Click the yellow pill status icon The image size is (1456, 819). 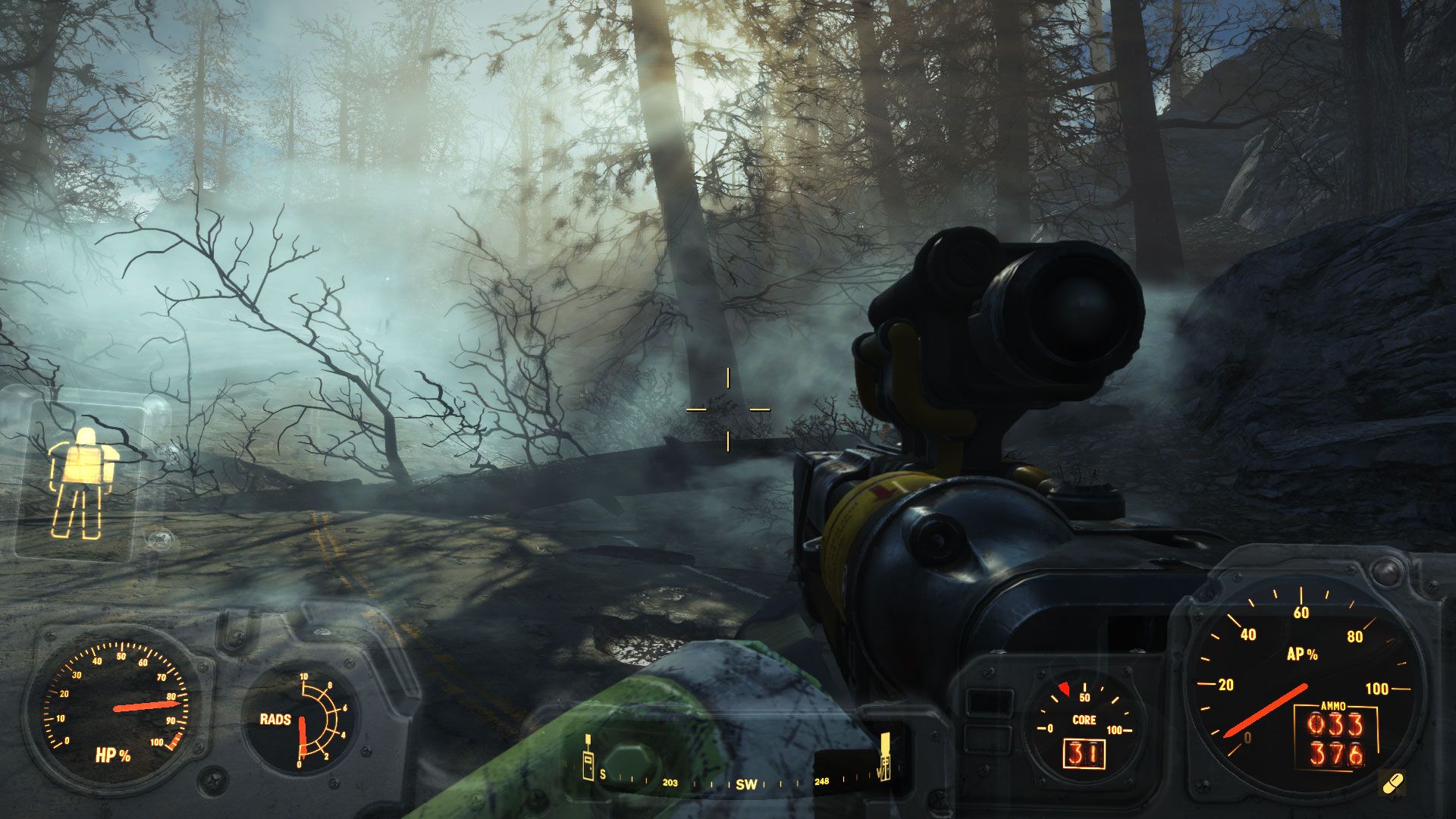[1393, 783]
